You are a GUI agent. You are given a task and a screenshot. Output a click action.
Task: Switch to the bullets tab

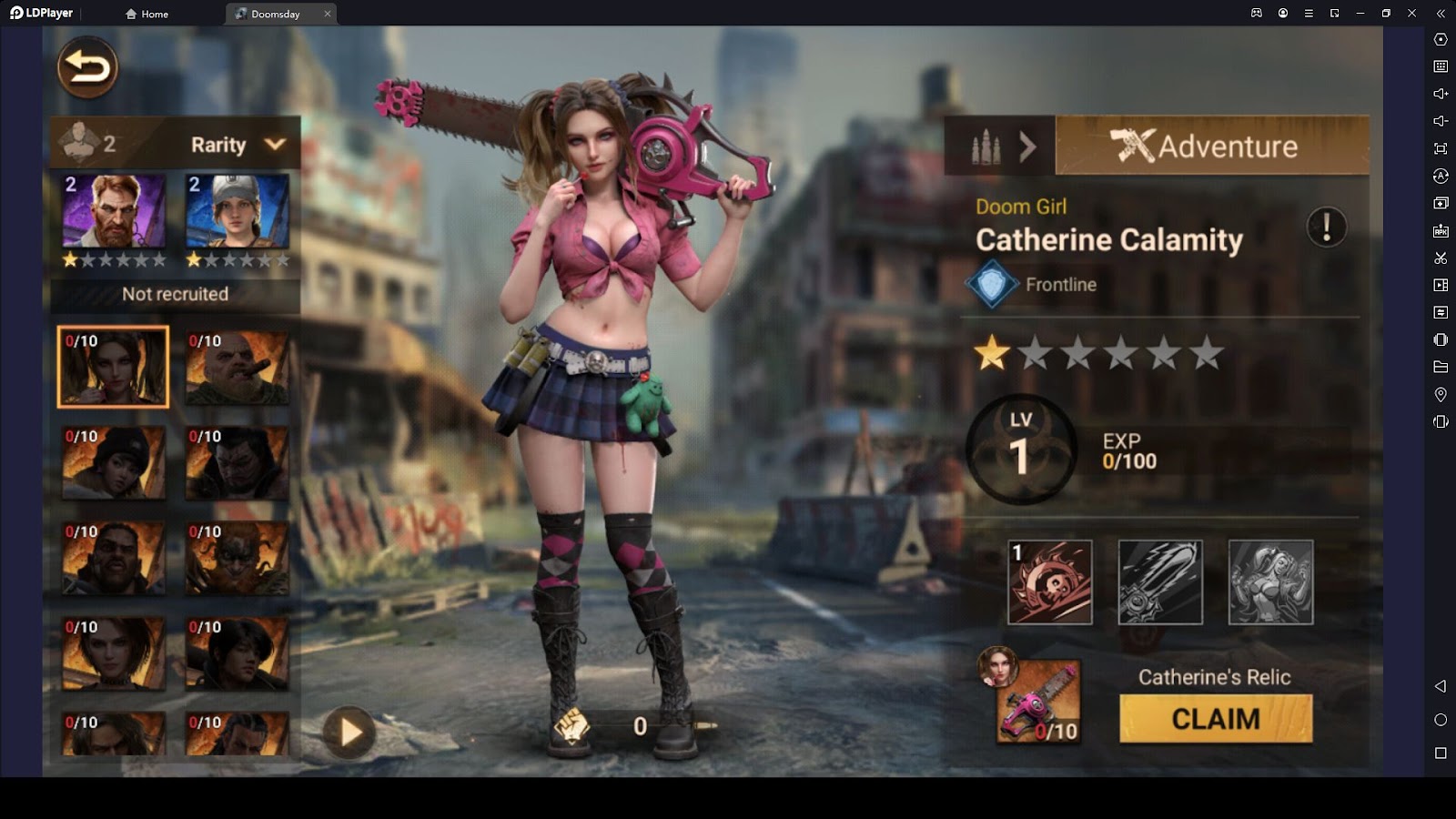pos(999,146)
